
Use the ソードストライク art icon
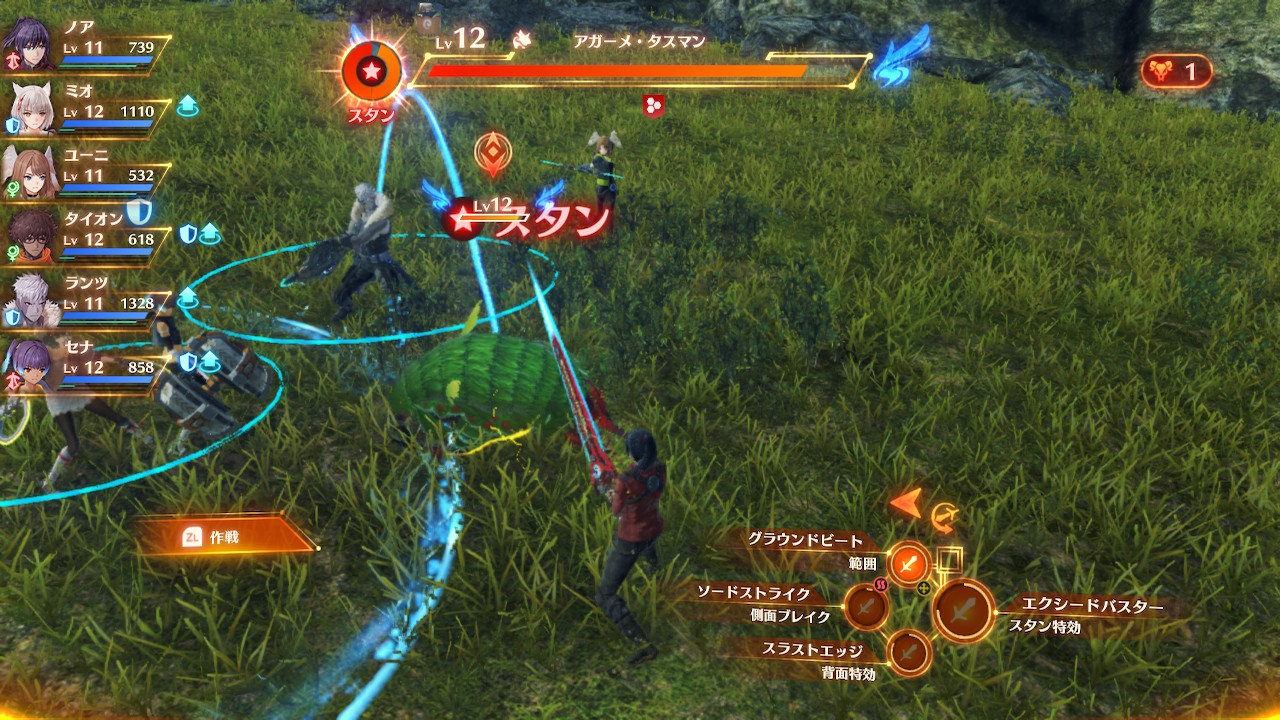click(x=866, y=606)
